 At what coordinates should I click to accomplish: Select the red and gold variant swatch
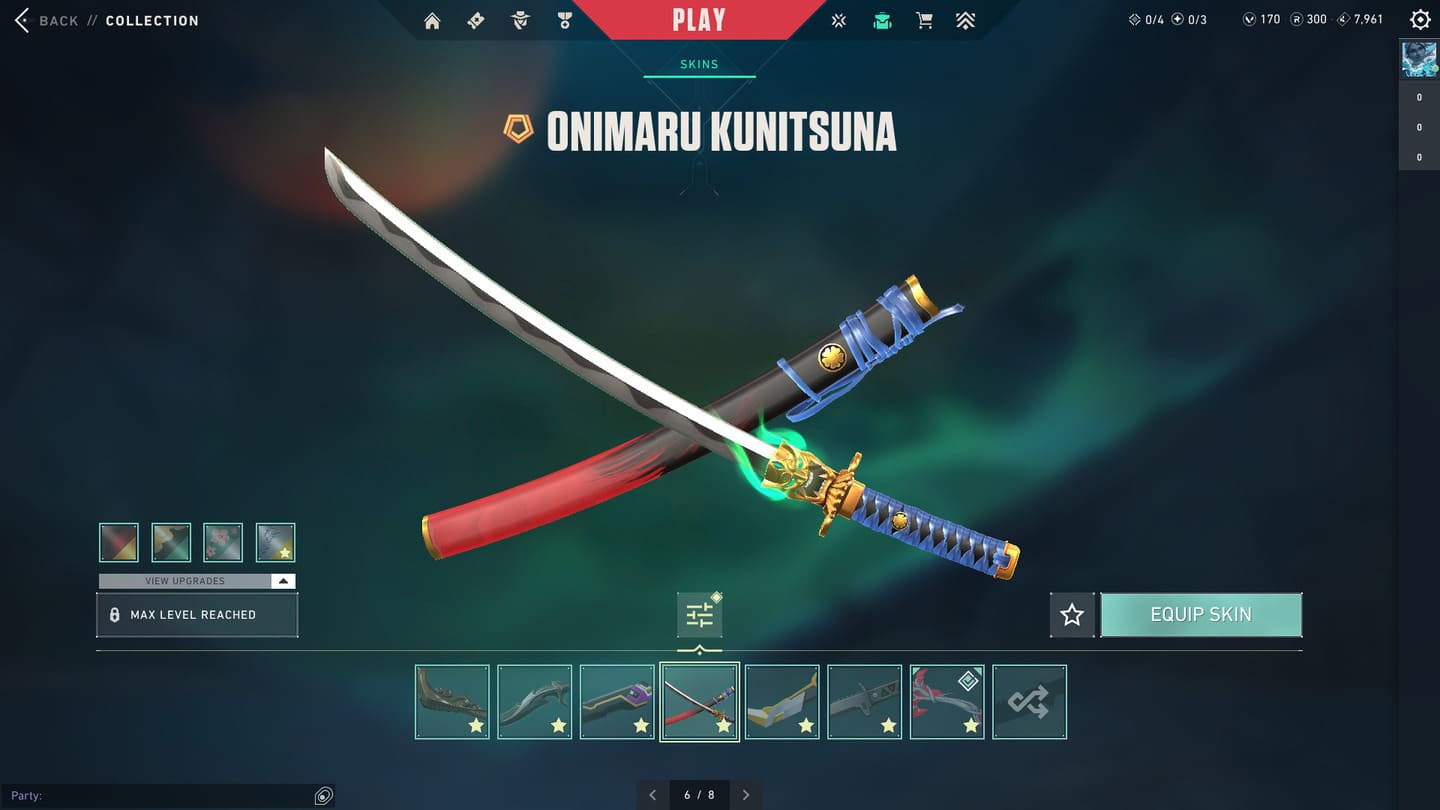[x=119, y=543]
